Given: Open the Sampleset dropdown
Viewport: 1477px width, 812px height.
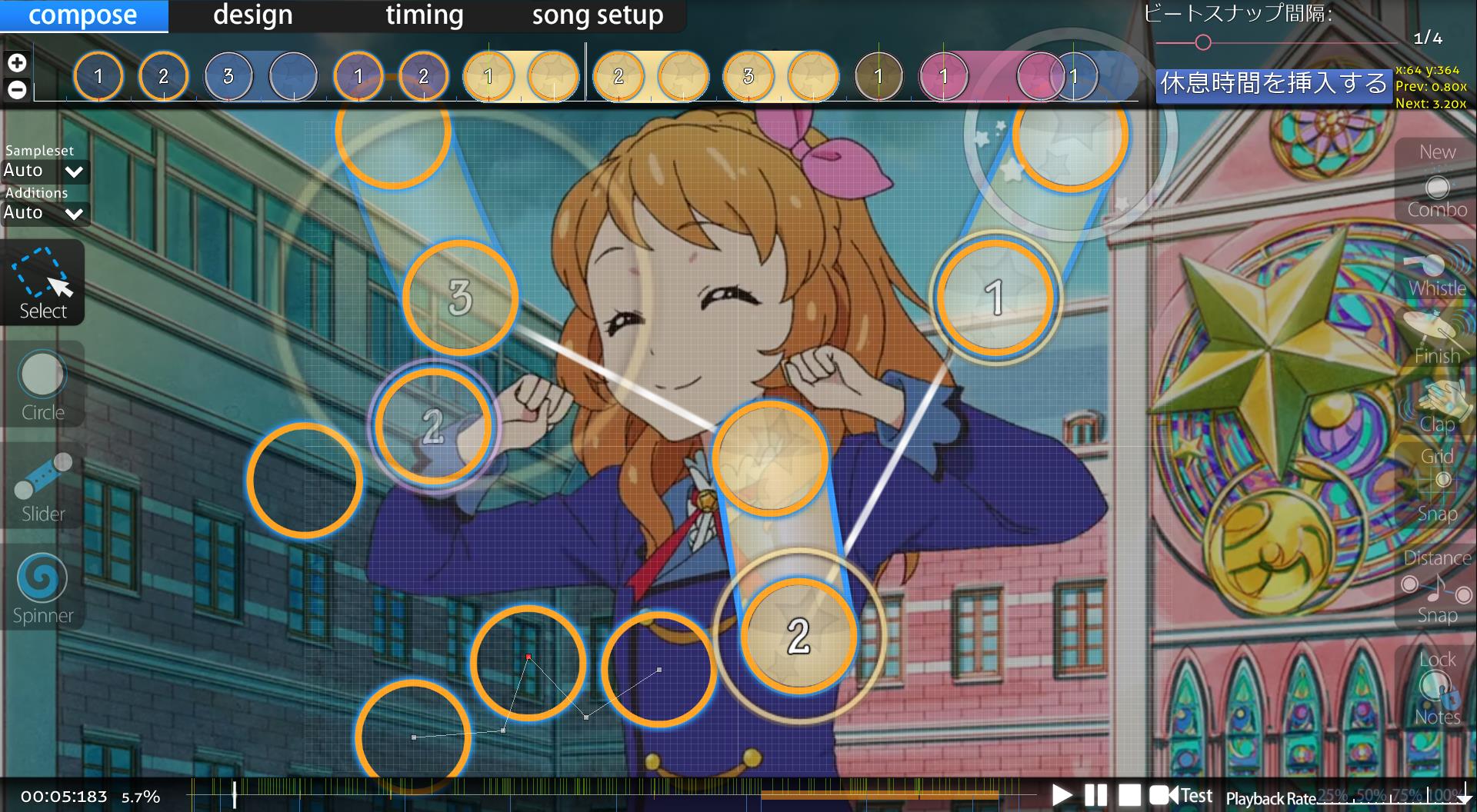Looking at the screenshot, I should coord(45,171).
